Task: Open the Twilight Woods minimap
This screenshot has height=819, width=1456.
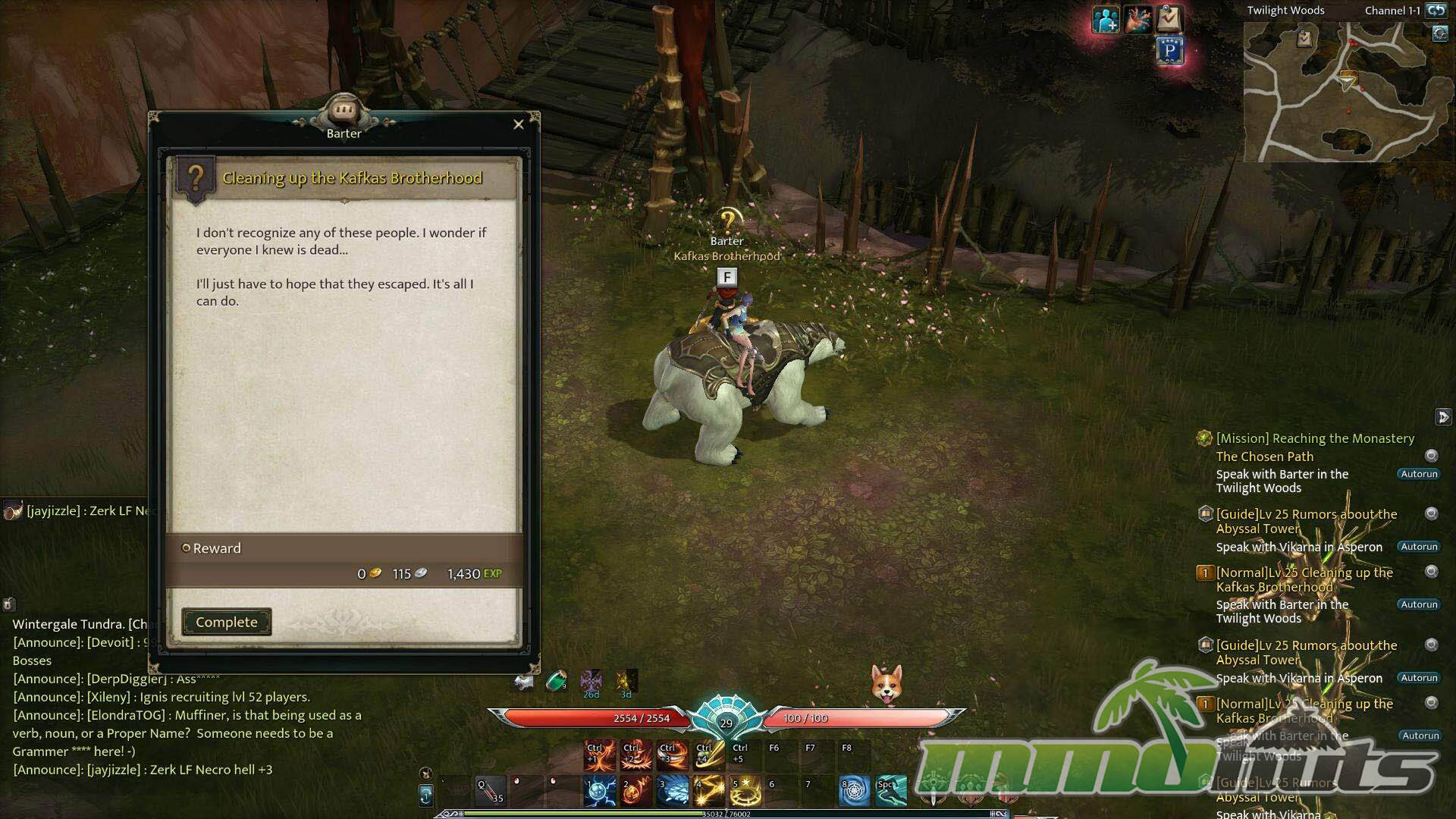Action: (x=1340, y=92)
